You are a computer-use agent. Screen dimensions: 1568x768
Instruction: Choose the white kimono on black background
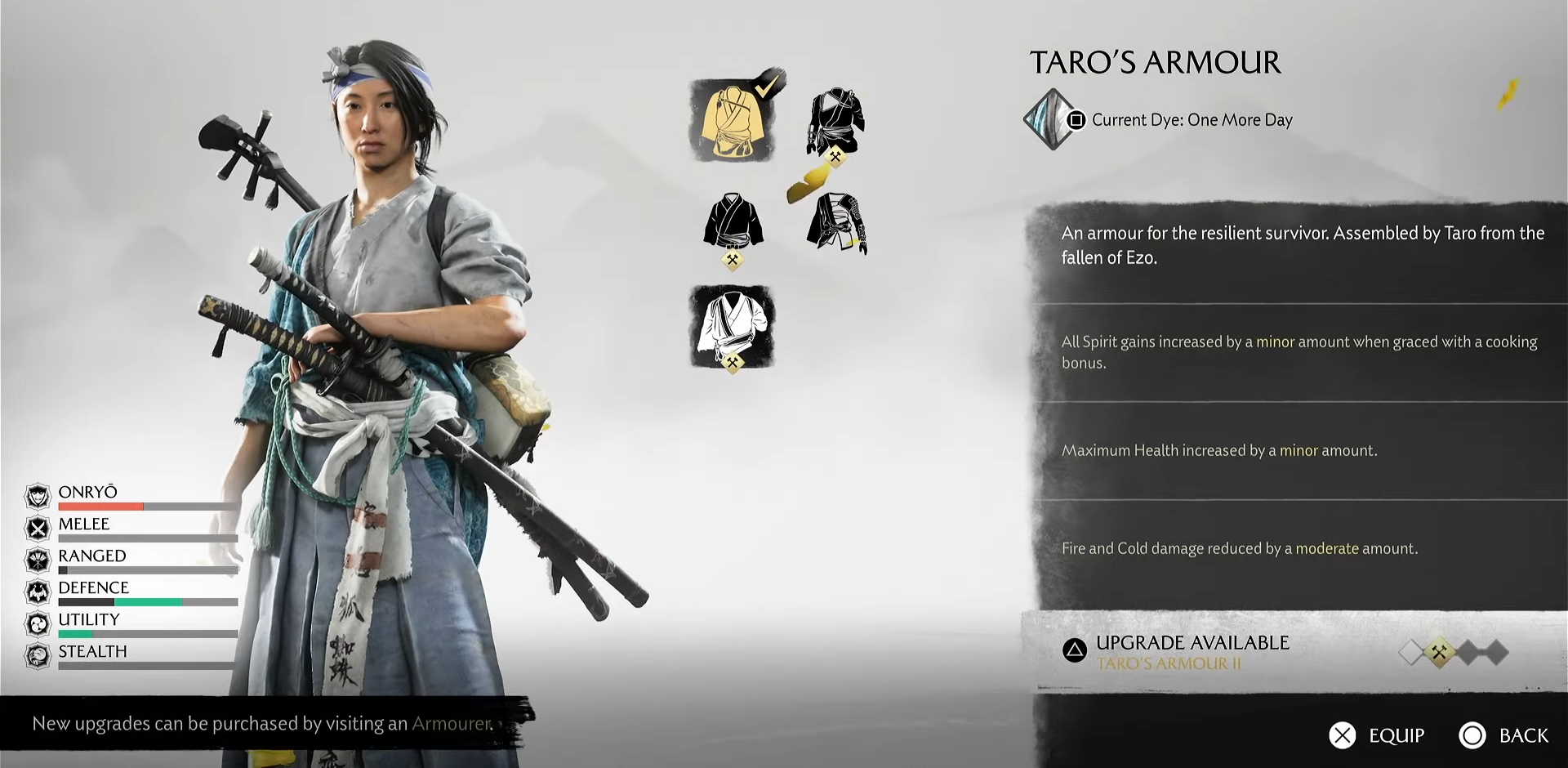pos(733,326)
